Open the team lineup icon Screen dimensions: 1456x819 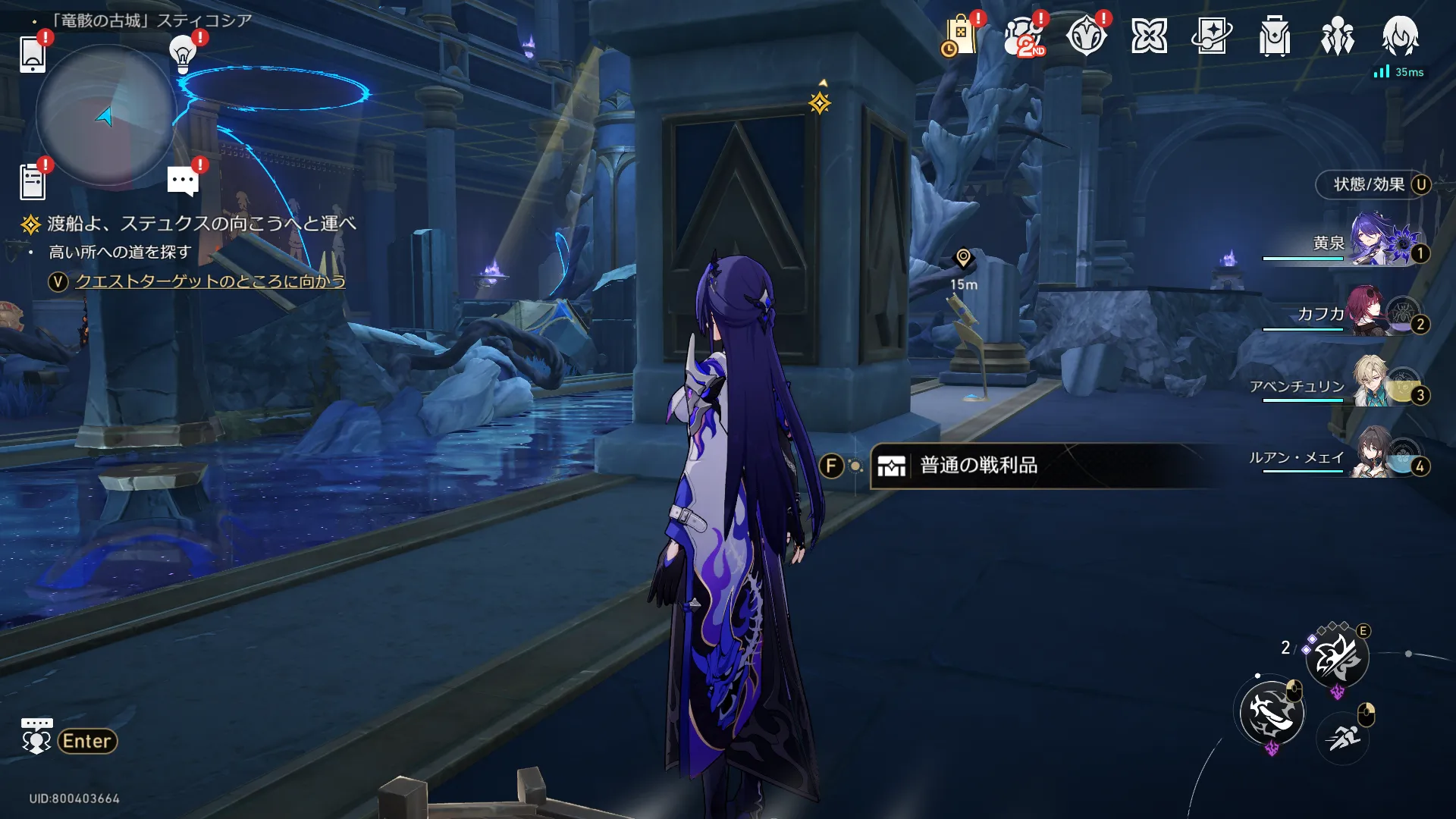(x=1337, y=36)
